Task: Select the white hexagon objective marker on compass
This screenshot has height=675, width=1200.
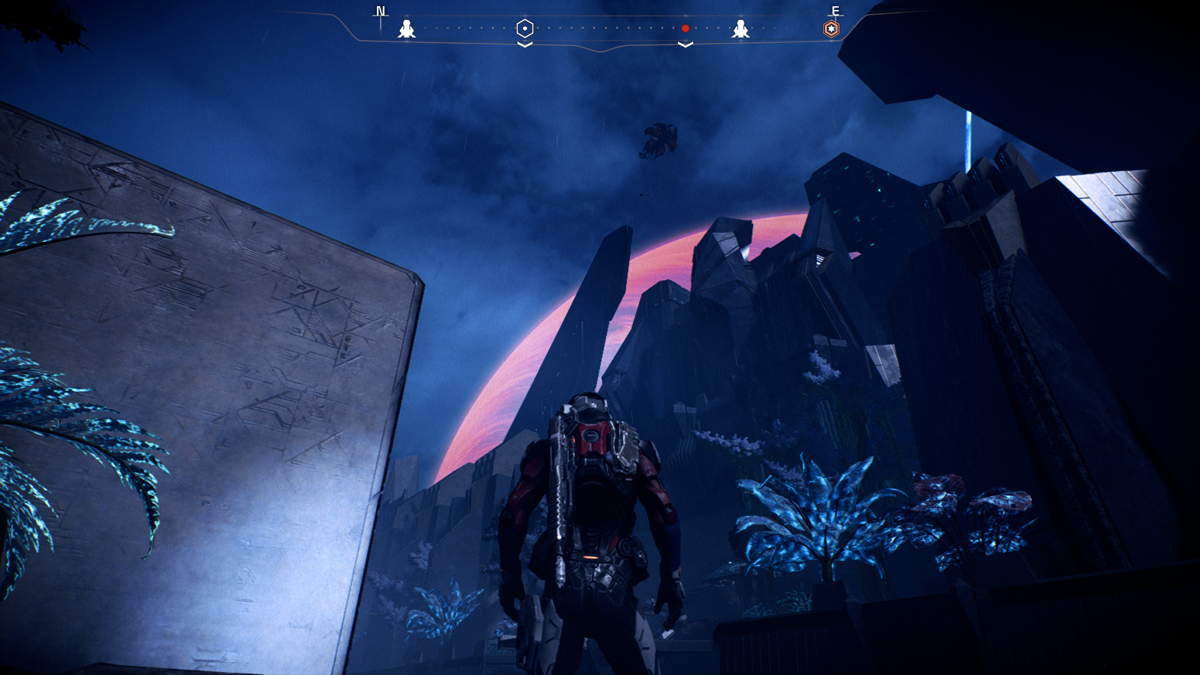Action: tap(525, 28)
